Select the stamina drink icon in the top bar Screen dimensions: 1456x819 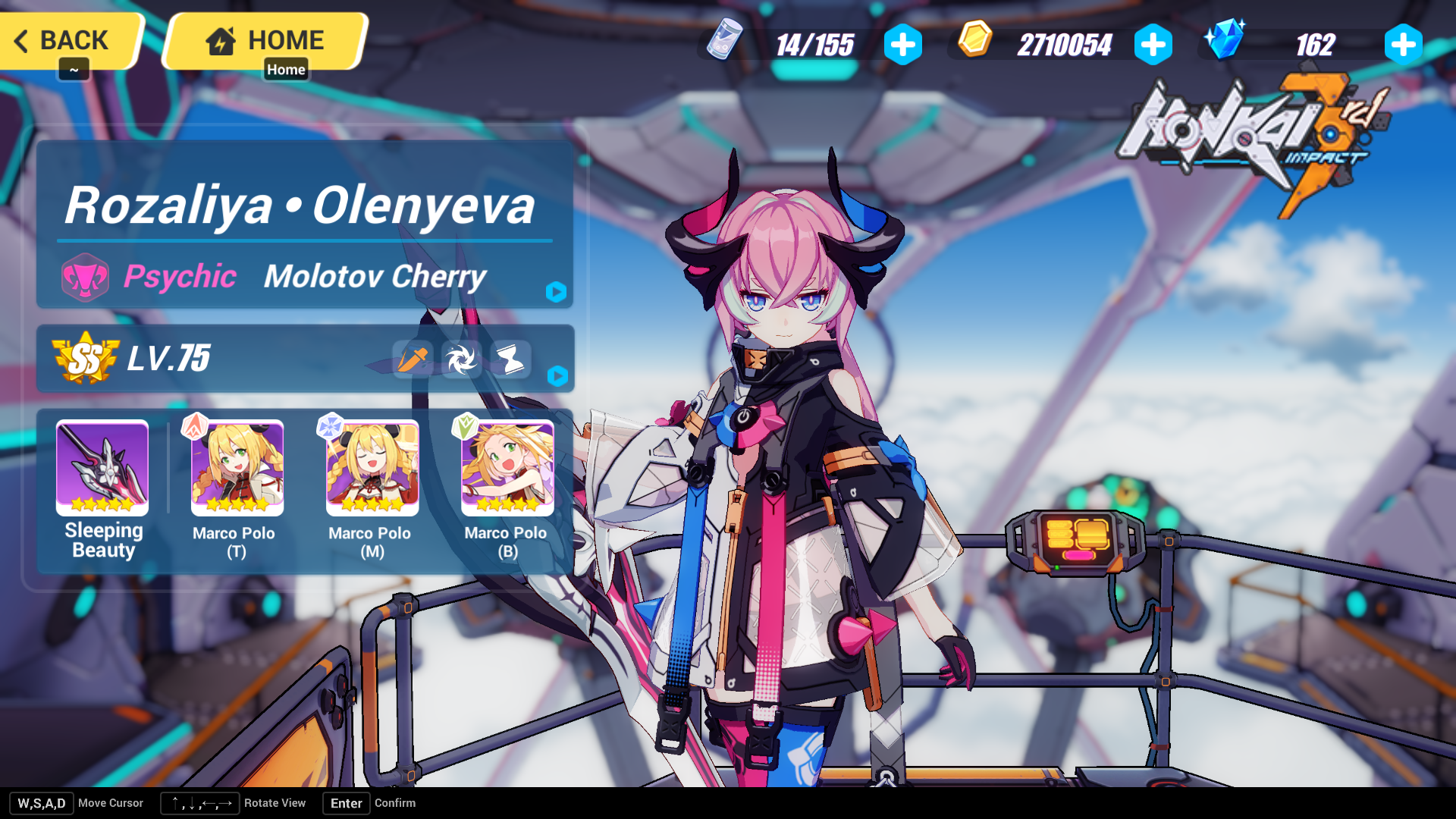[724, 44]
